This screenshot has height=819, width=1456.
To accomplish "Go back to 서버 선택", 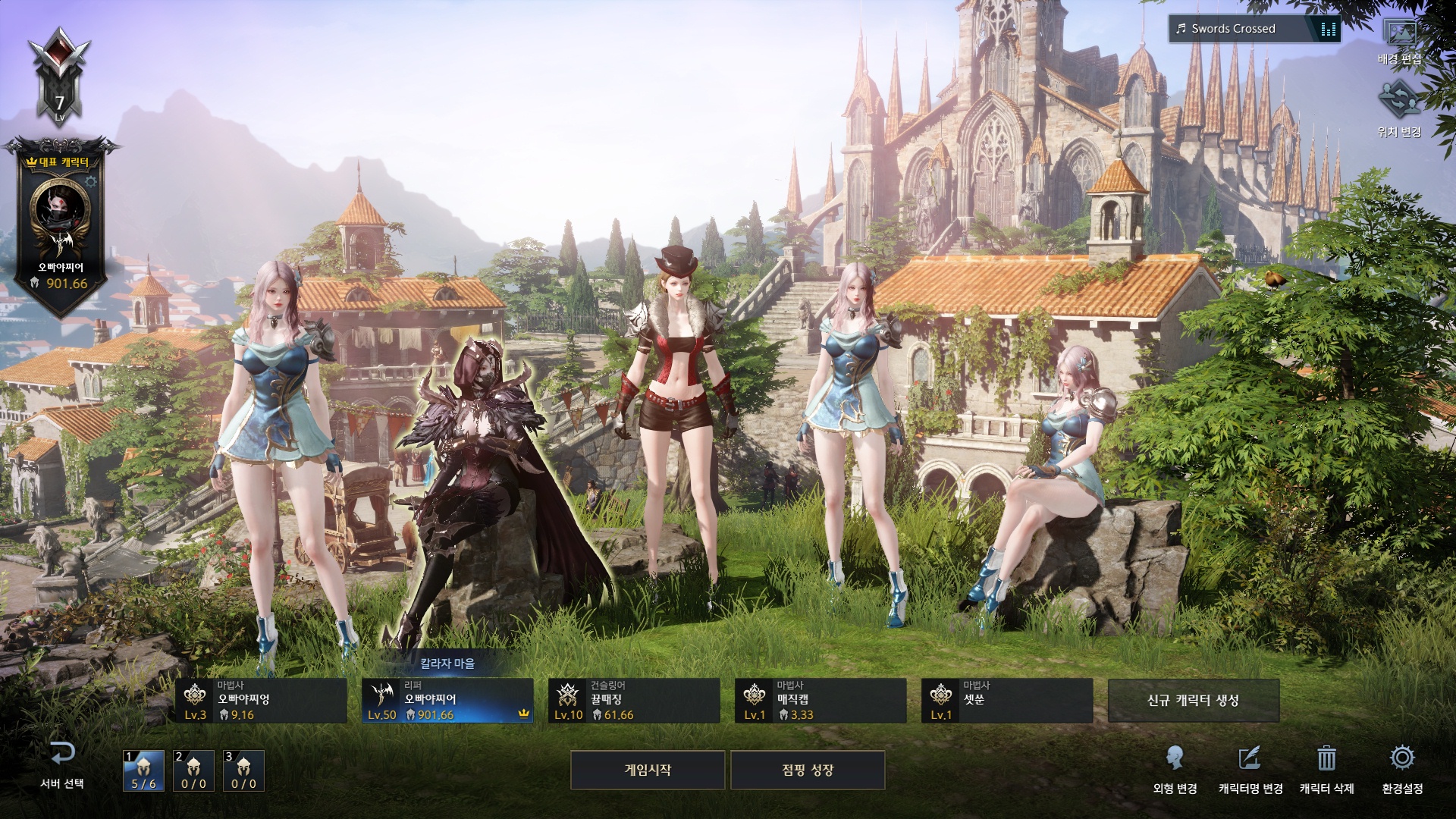I will (62, 765).
